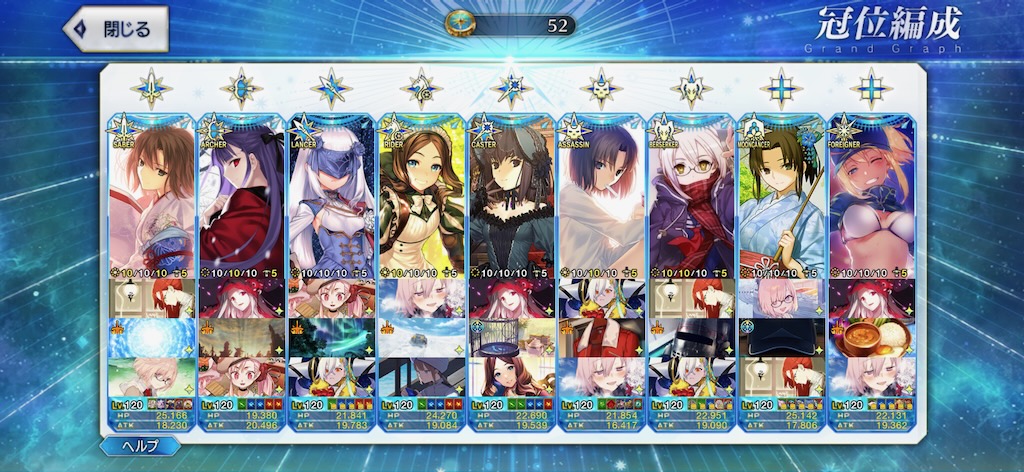Choose the Assassin class servant card

(x=602, y=200)
